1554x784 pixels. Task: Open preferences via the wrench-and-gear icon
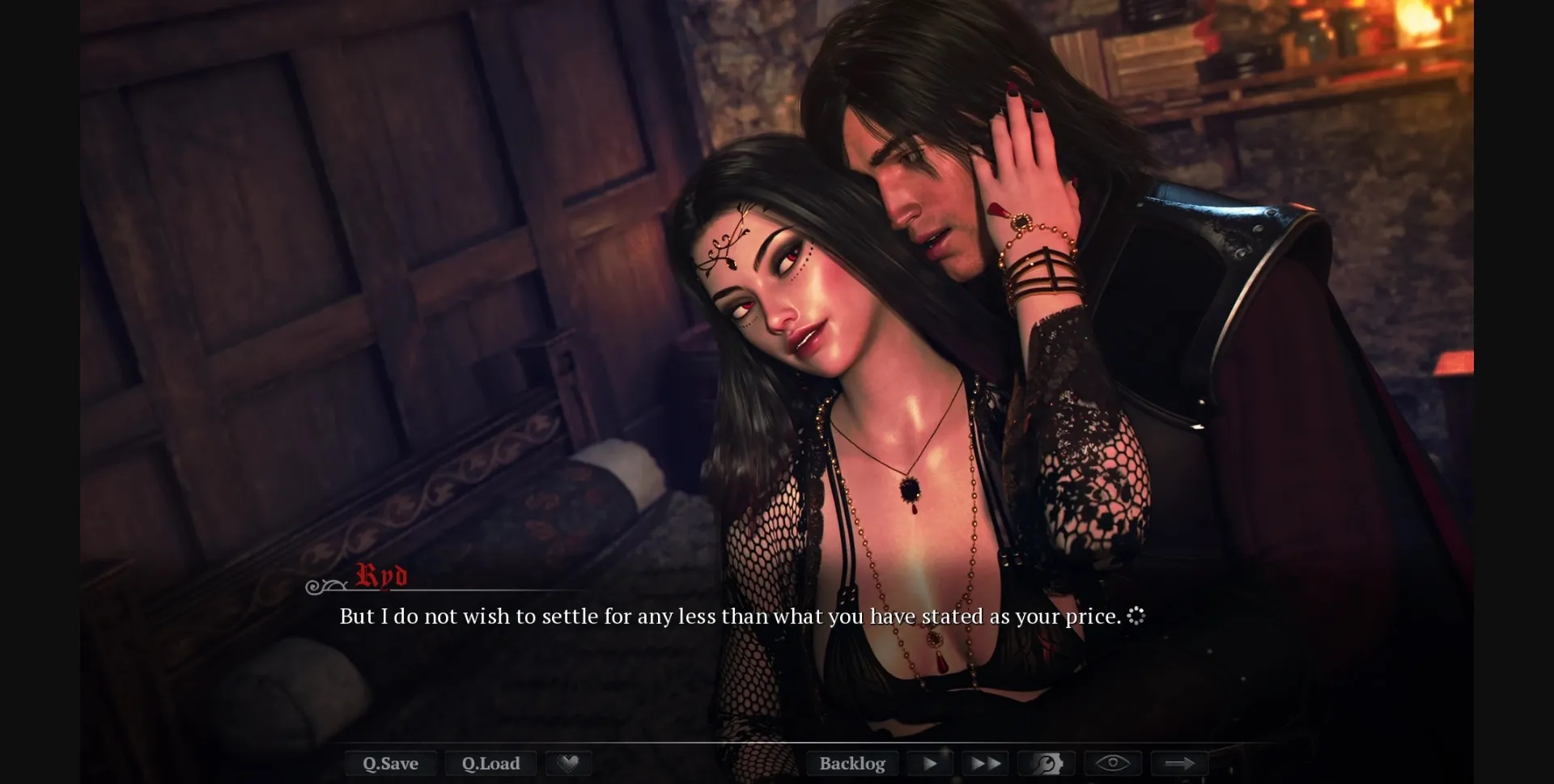coord(1047,763)
